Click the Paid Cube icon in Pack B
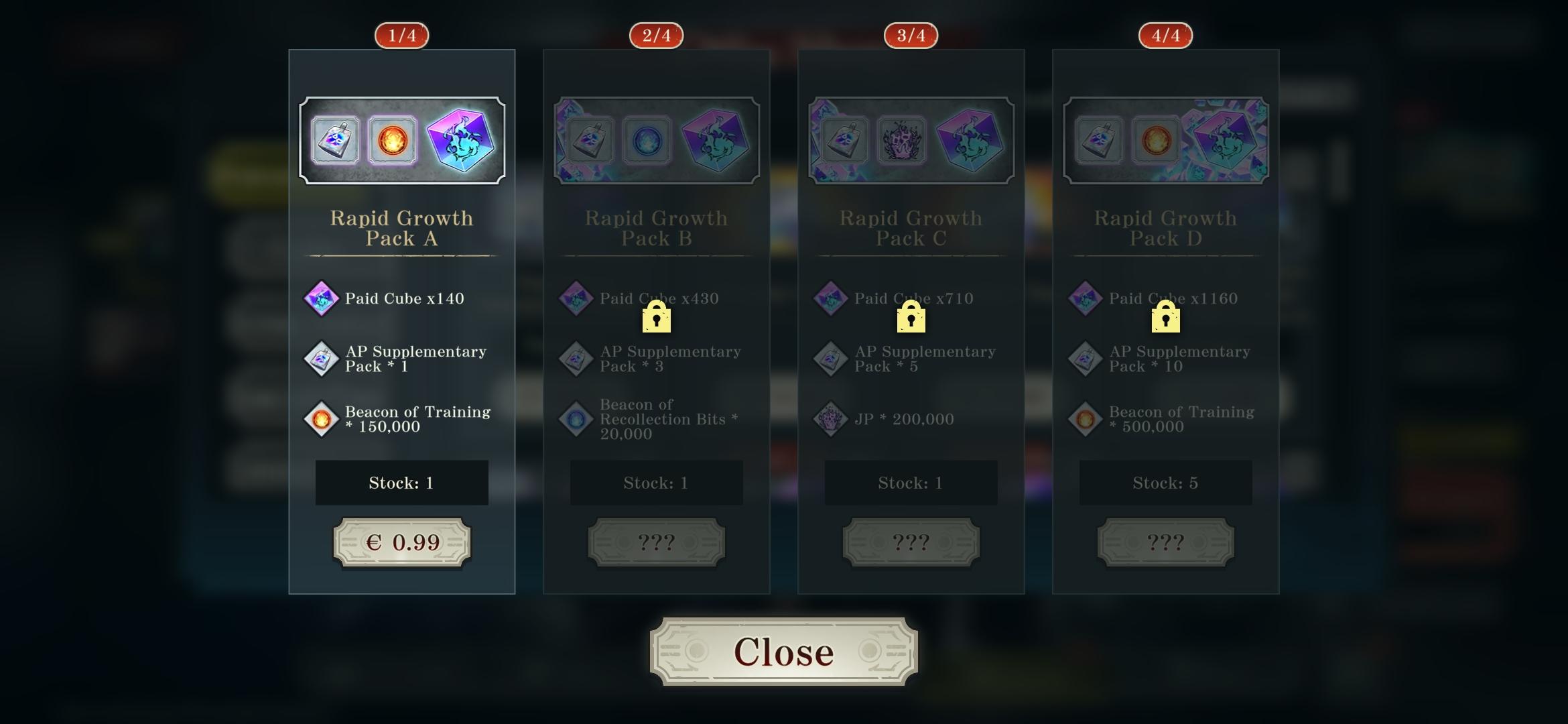Viewport: 1568px width, 724px height. click(574, 299)
